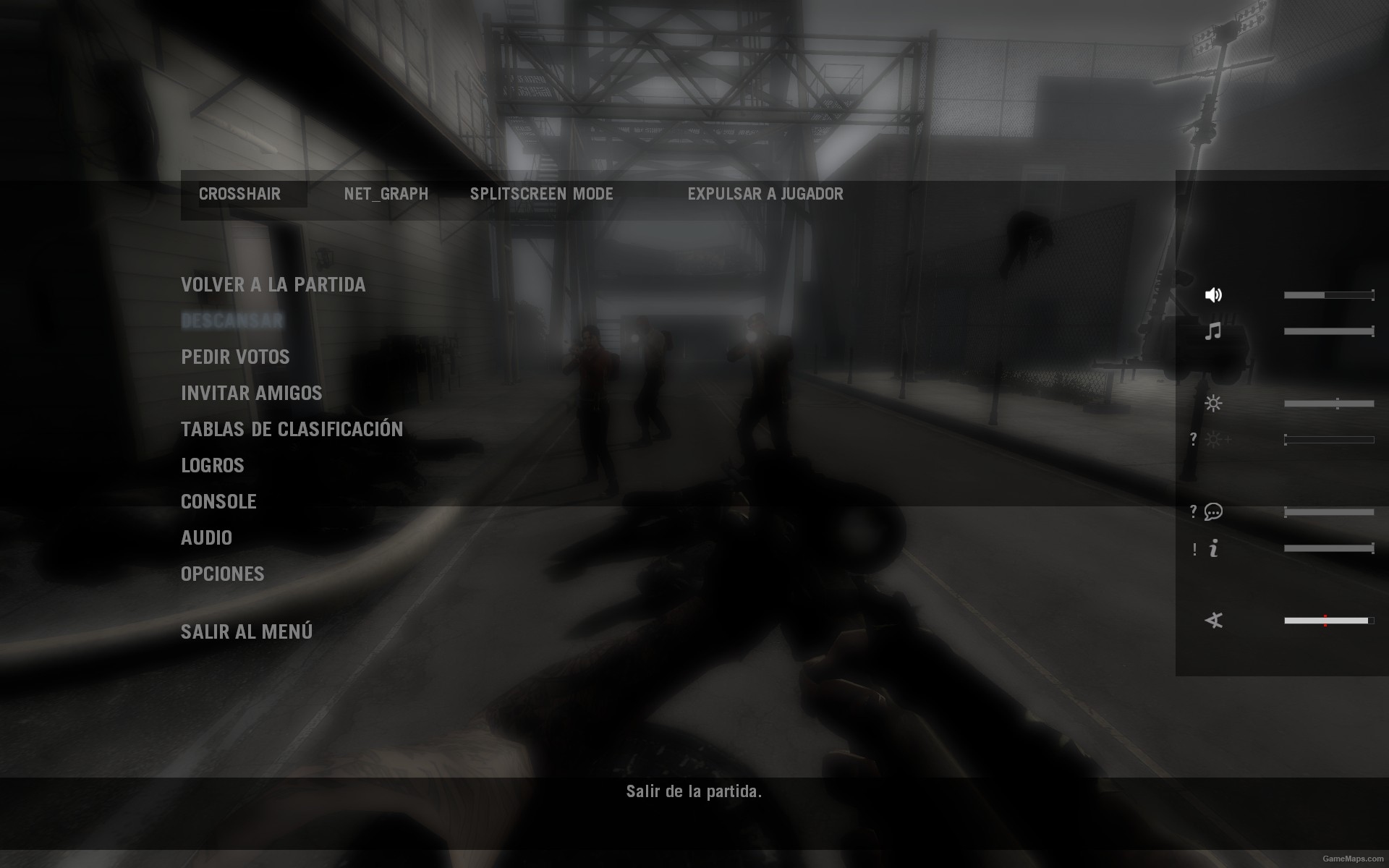The height and width of the screenshot is (868, 1389).
Task: Select EXPULSAR A JUGADOR
Action: (x=765, y=194)
